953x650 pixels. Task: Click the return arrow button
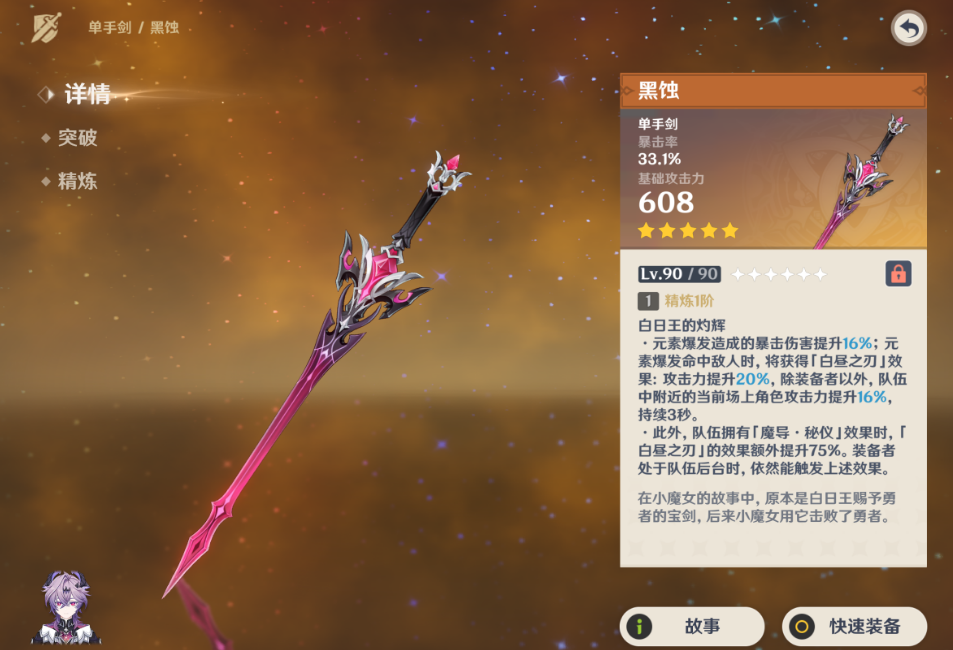coord(908,29)
